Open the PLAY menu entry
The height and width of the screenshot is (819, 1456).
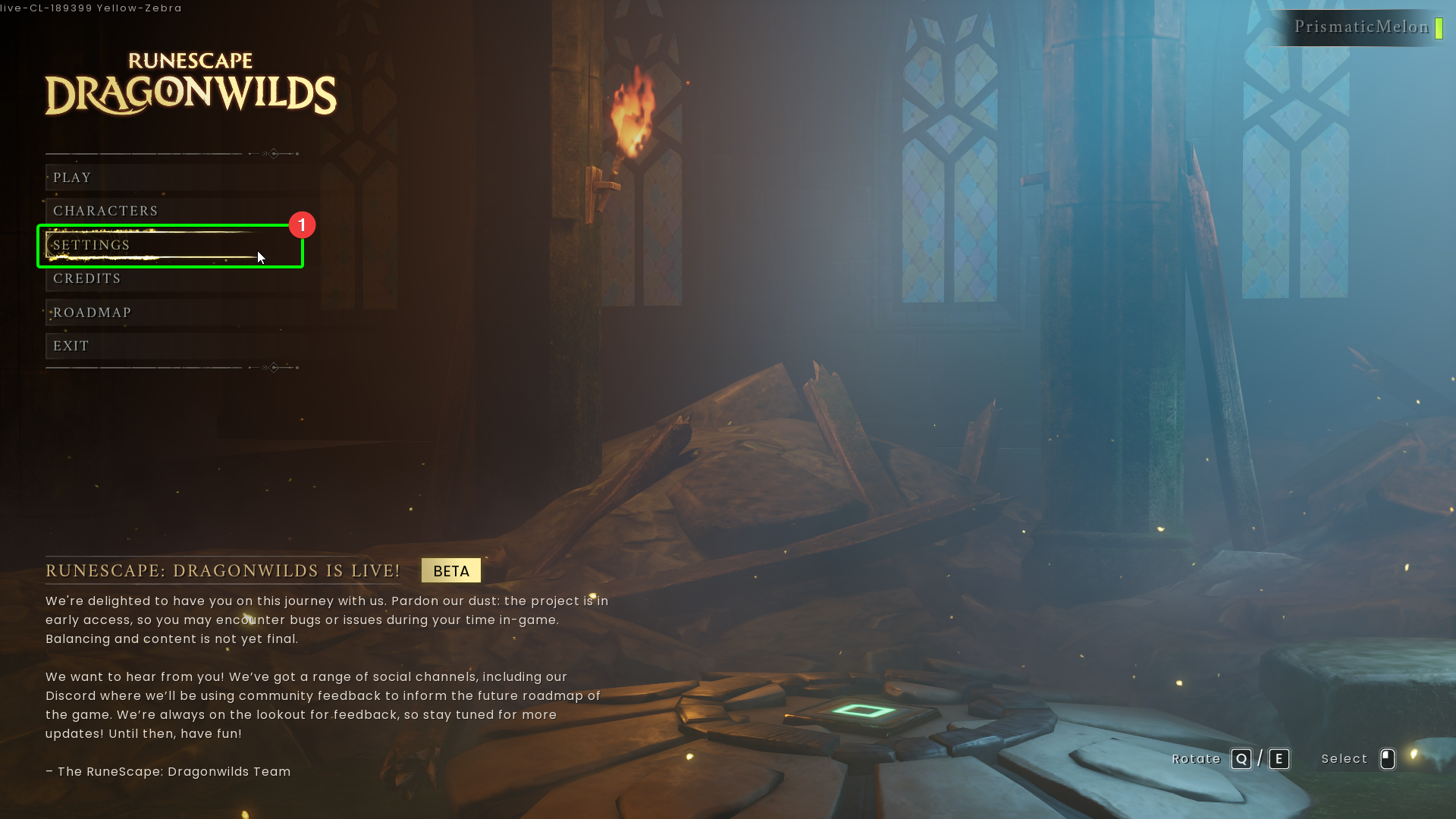coord(72,177)
